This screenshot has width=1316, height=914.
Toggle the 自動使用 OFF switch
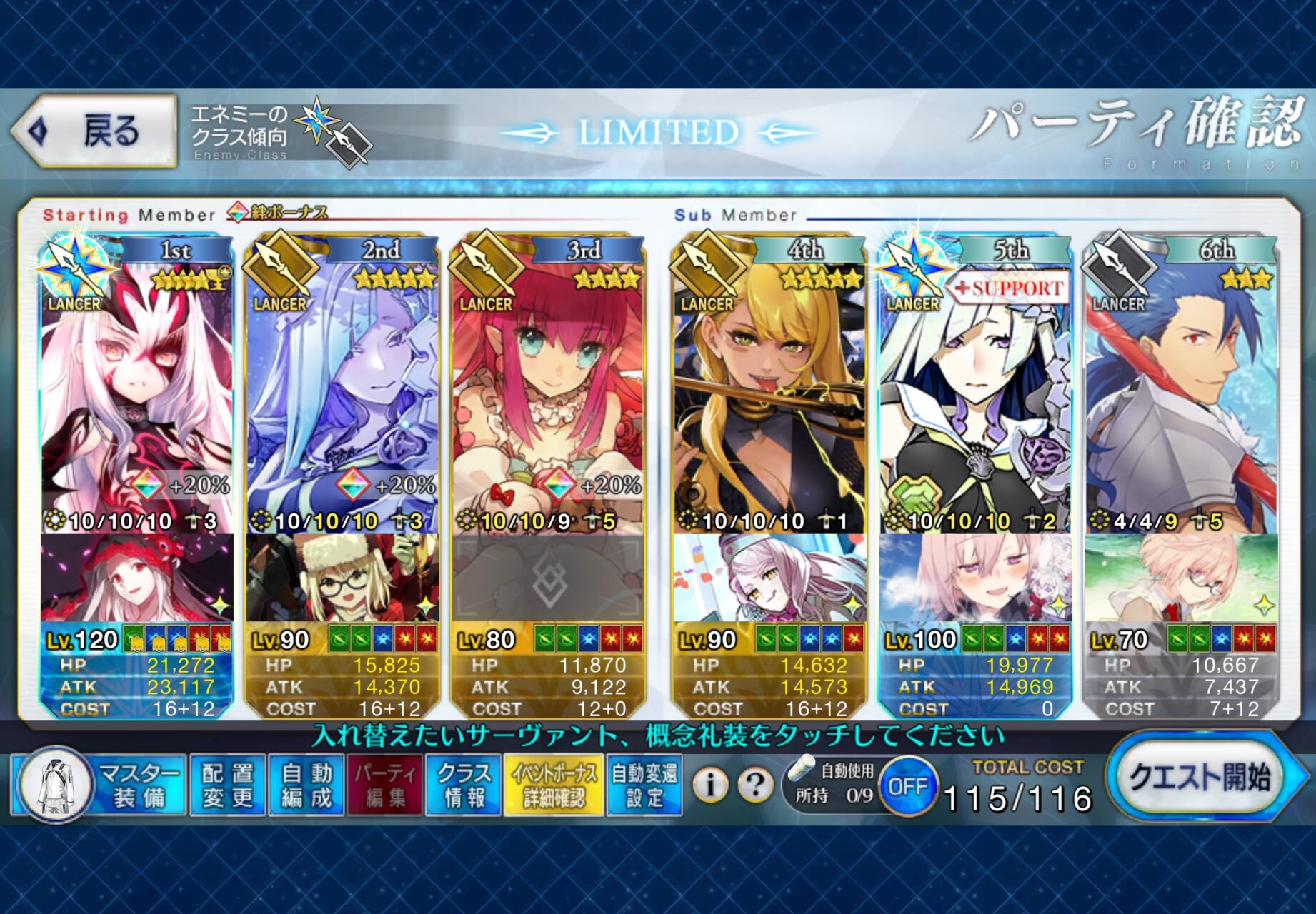[907, 786]
